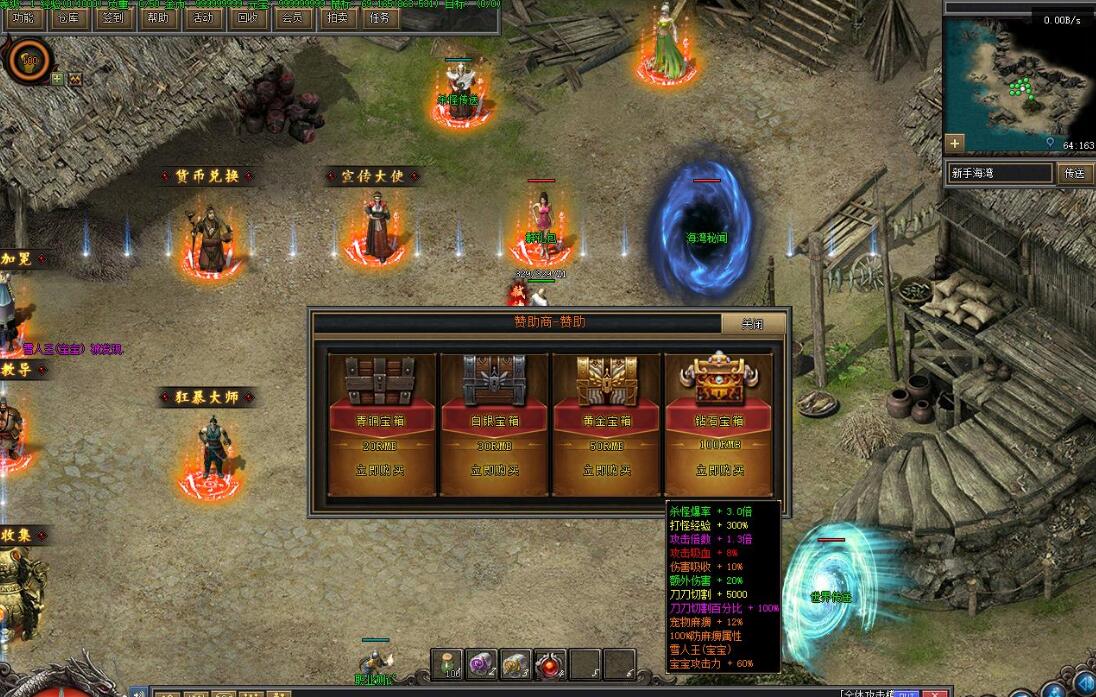Select the 新手海湾 map name field
This screenshot has height=697, width=1096.
point(1000,173)
